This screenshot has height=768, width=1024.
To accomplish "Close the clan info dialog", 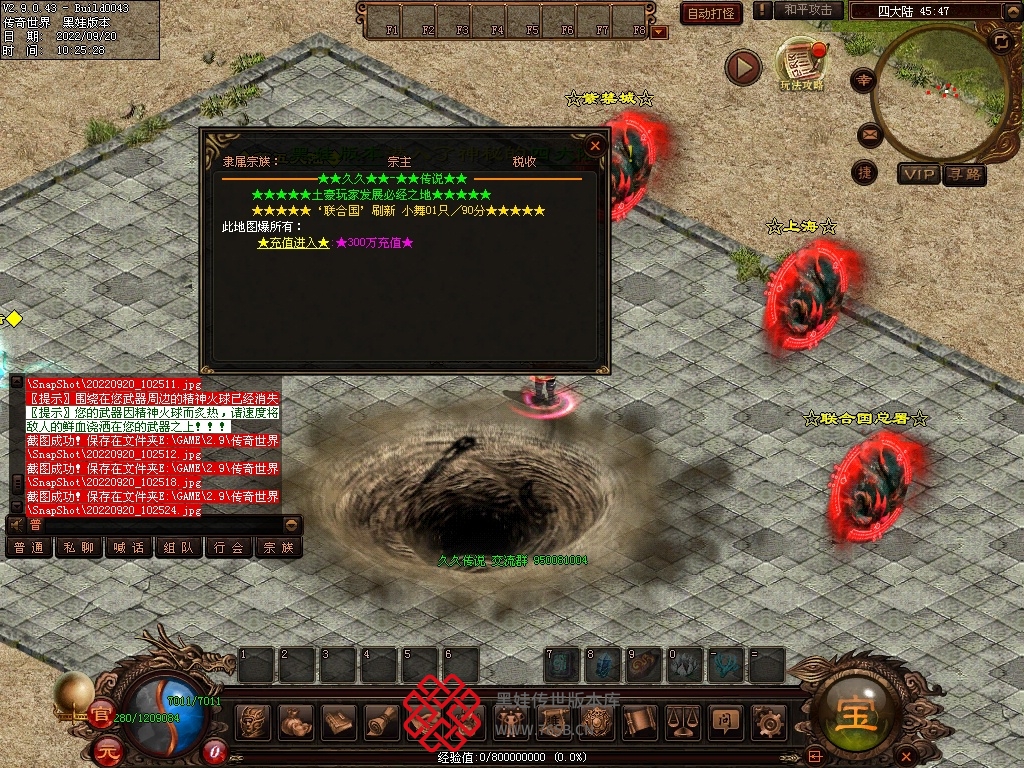I will click(595, 146).
